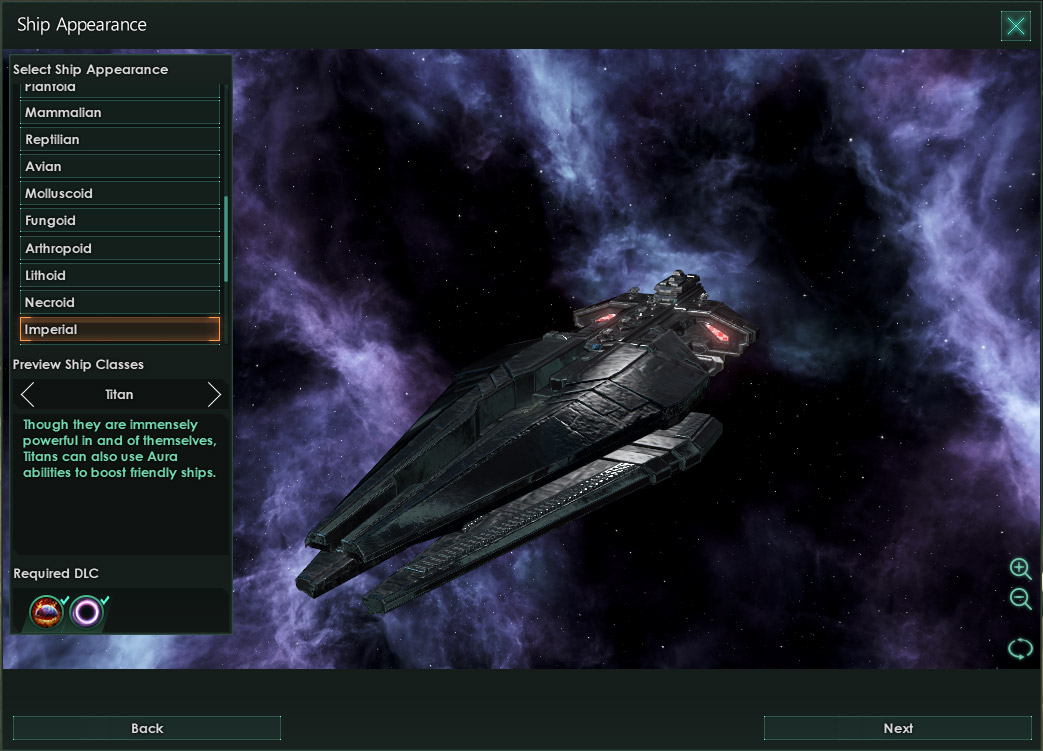Pick the Lithoid ship style
Screen dimensions: 1043x751
click(x=120, y=275)
